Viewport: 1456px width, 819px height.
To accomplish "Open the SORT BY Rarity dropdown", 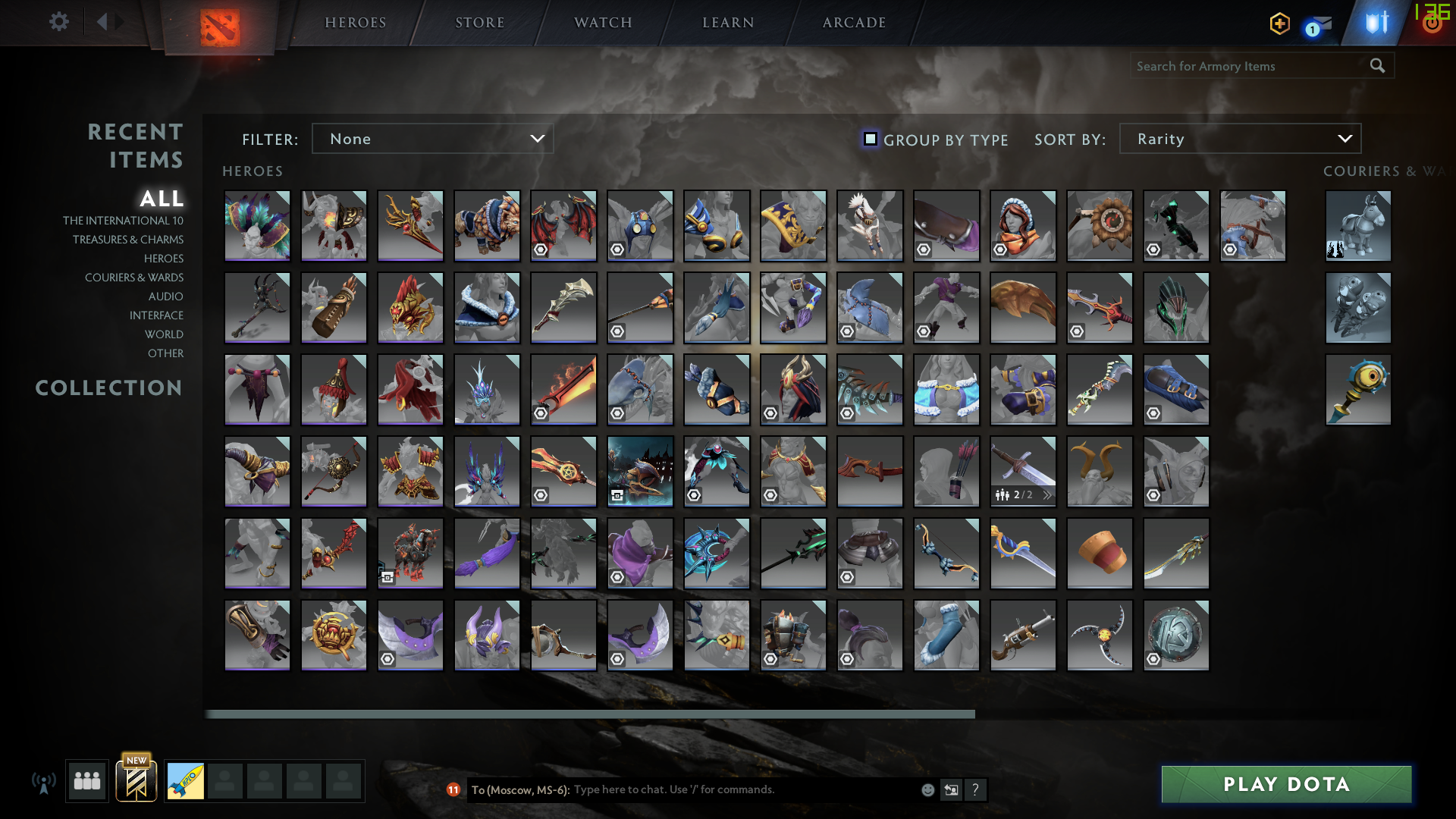I will click(1239, 139).
